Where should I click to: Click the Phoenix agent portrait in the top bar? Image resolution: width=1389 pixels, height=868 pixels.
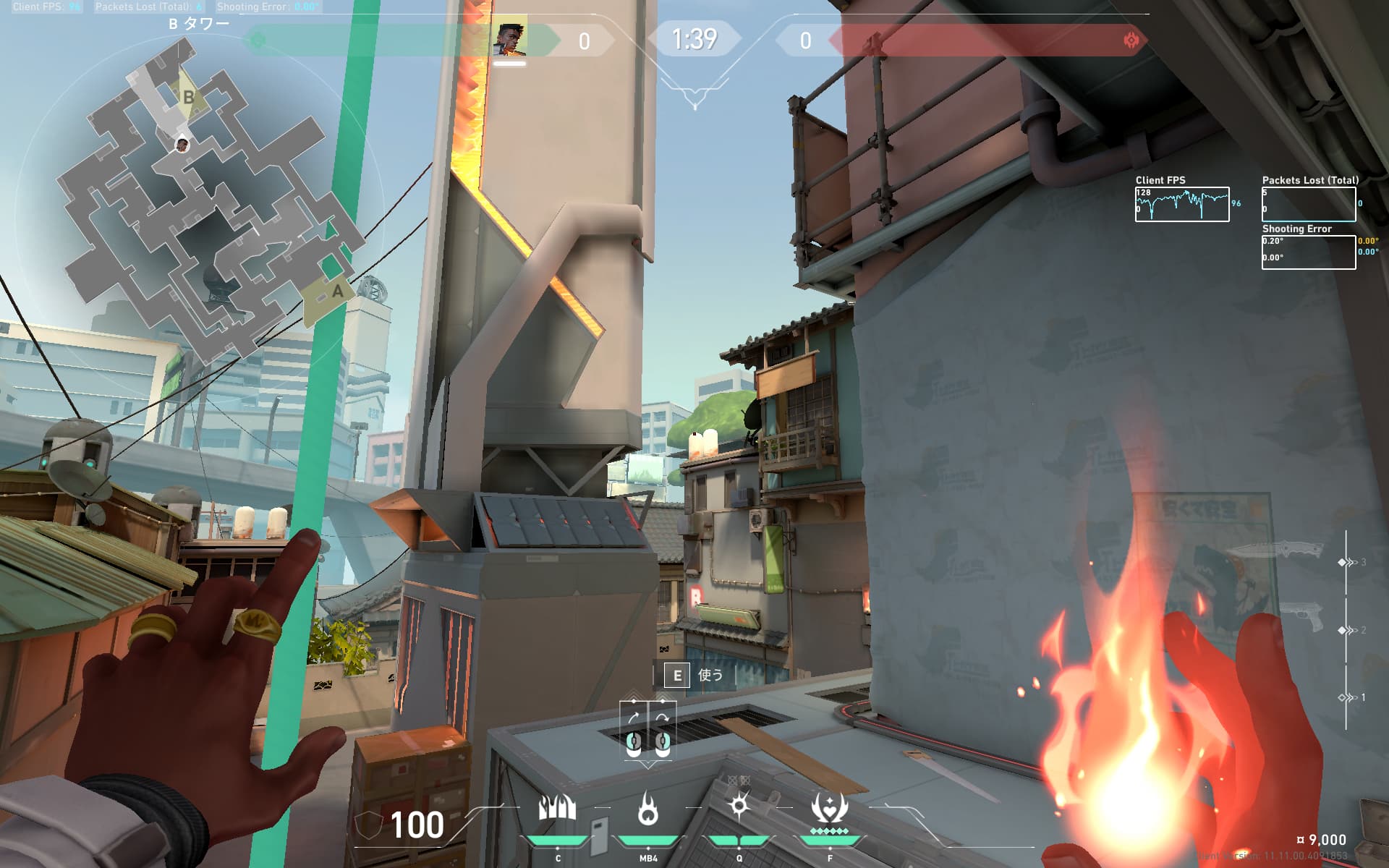(x=509, y=41)
